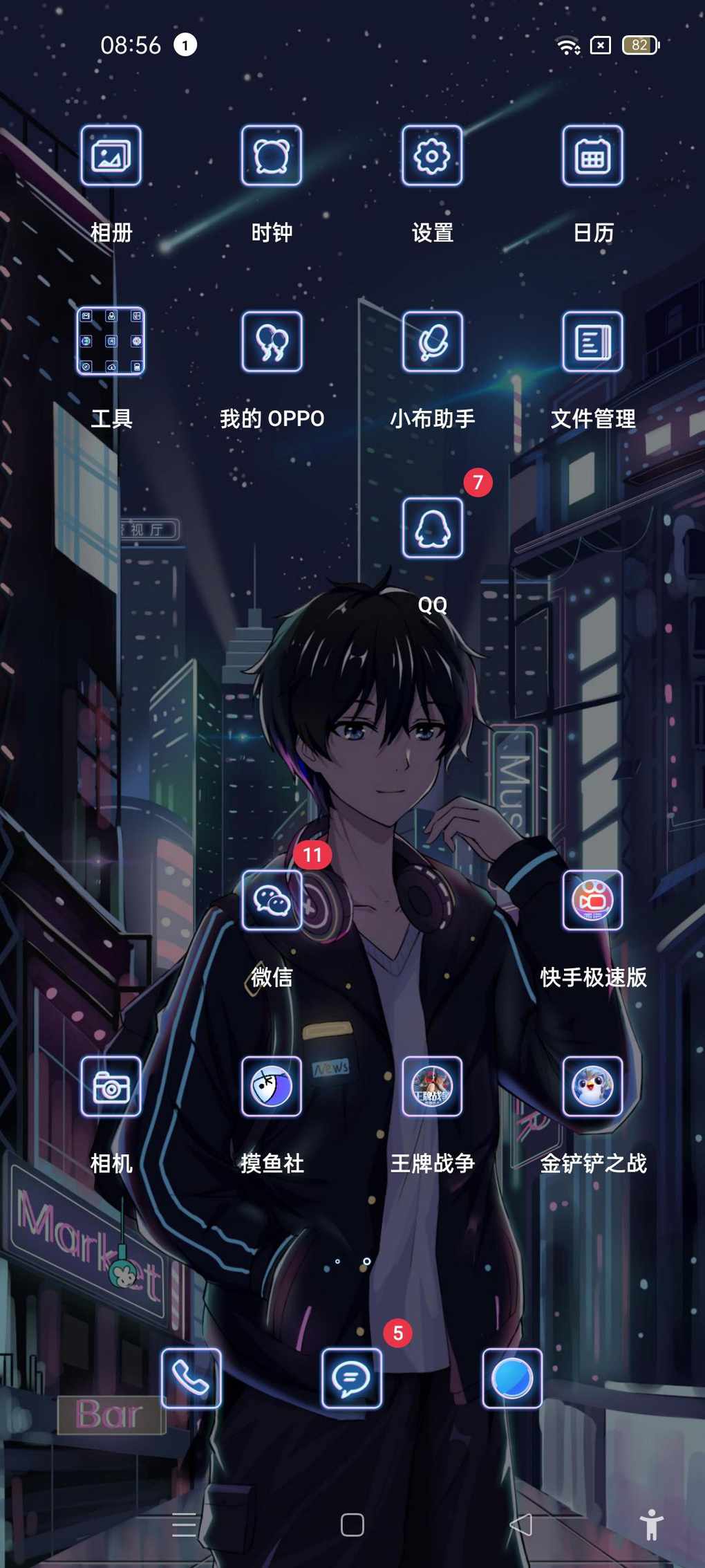
Task: Expand the 工具 tools folder
Action: click(111, 341)
